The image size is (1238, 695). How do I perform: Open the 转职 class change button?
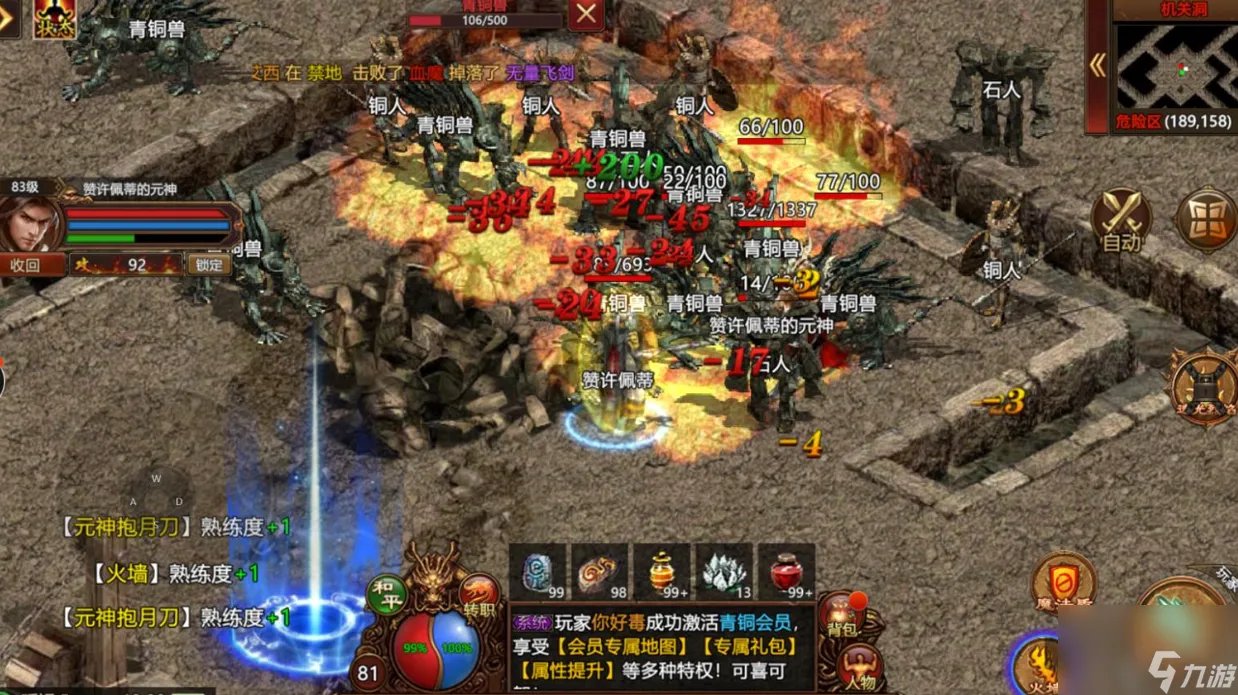tap(479, 593)
